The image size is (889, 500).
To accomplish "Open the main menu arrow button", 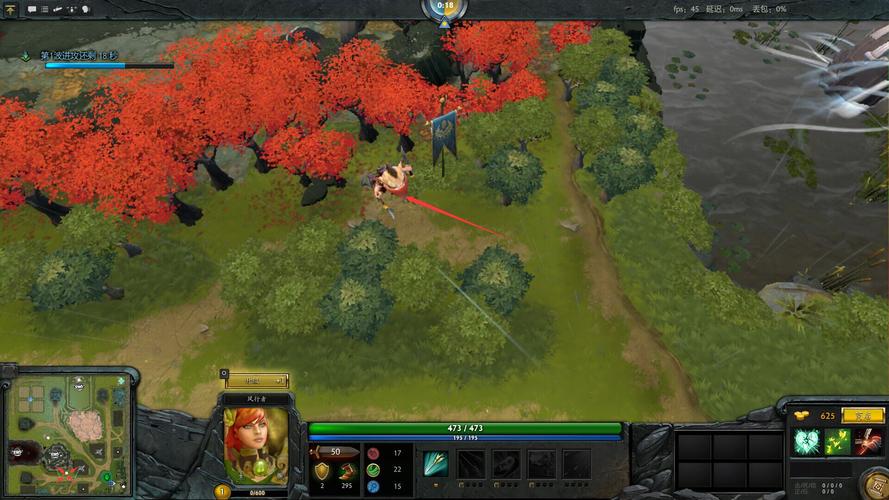I will point(12,9).
